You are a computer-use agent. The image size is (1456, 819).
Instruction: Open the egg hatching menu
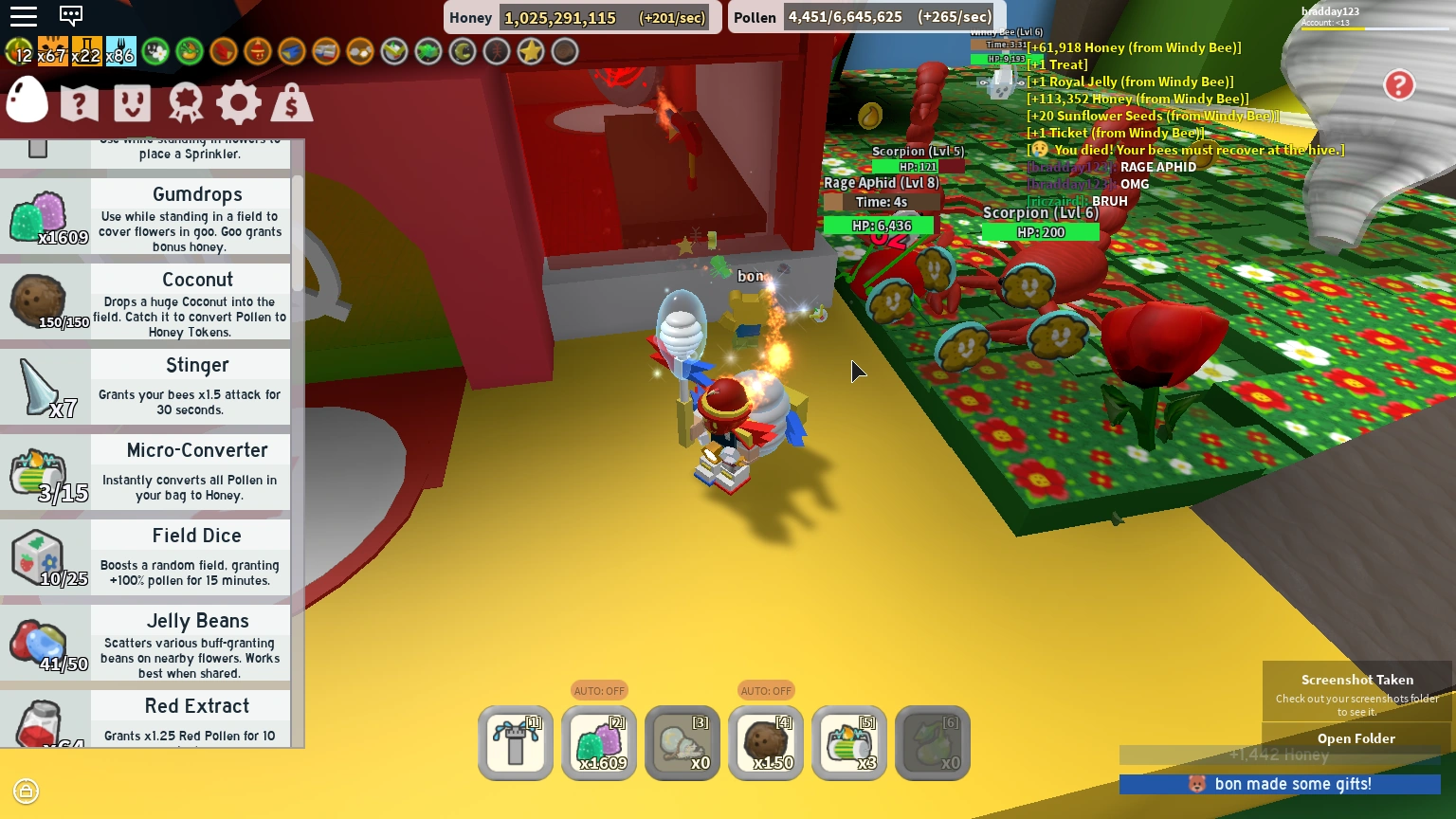coord(27,100)
